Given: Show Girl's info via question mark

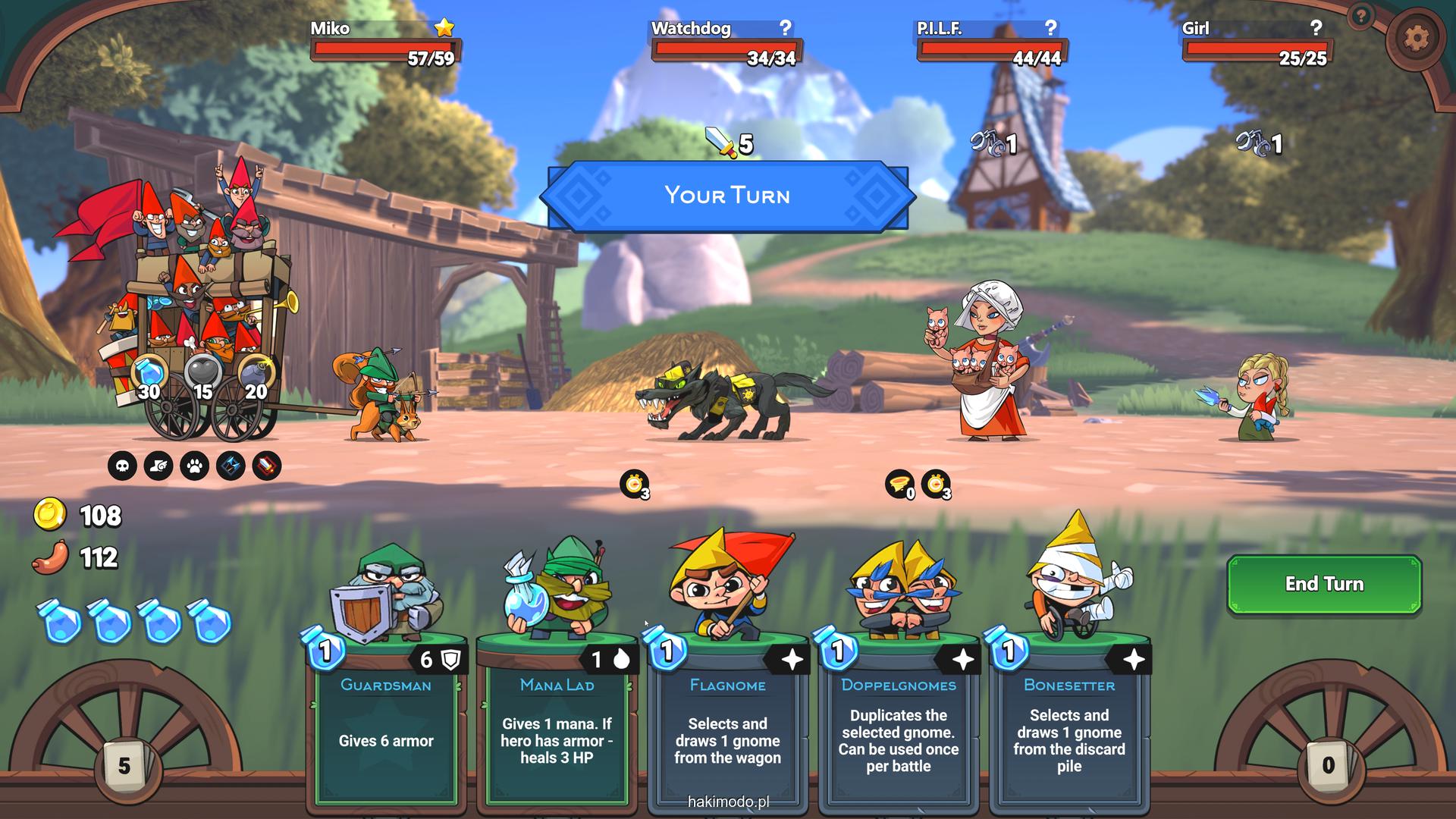Looking at the screenshot, I should coord(1316,28).
